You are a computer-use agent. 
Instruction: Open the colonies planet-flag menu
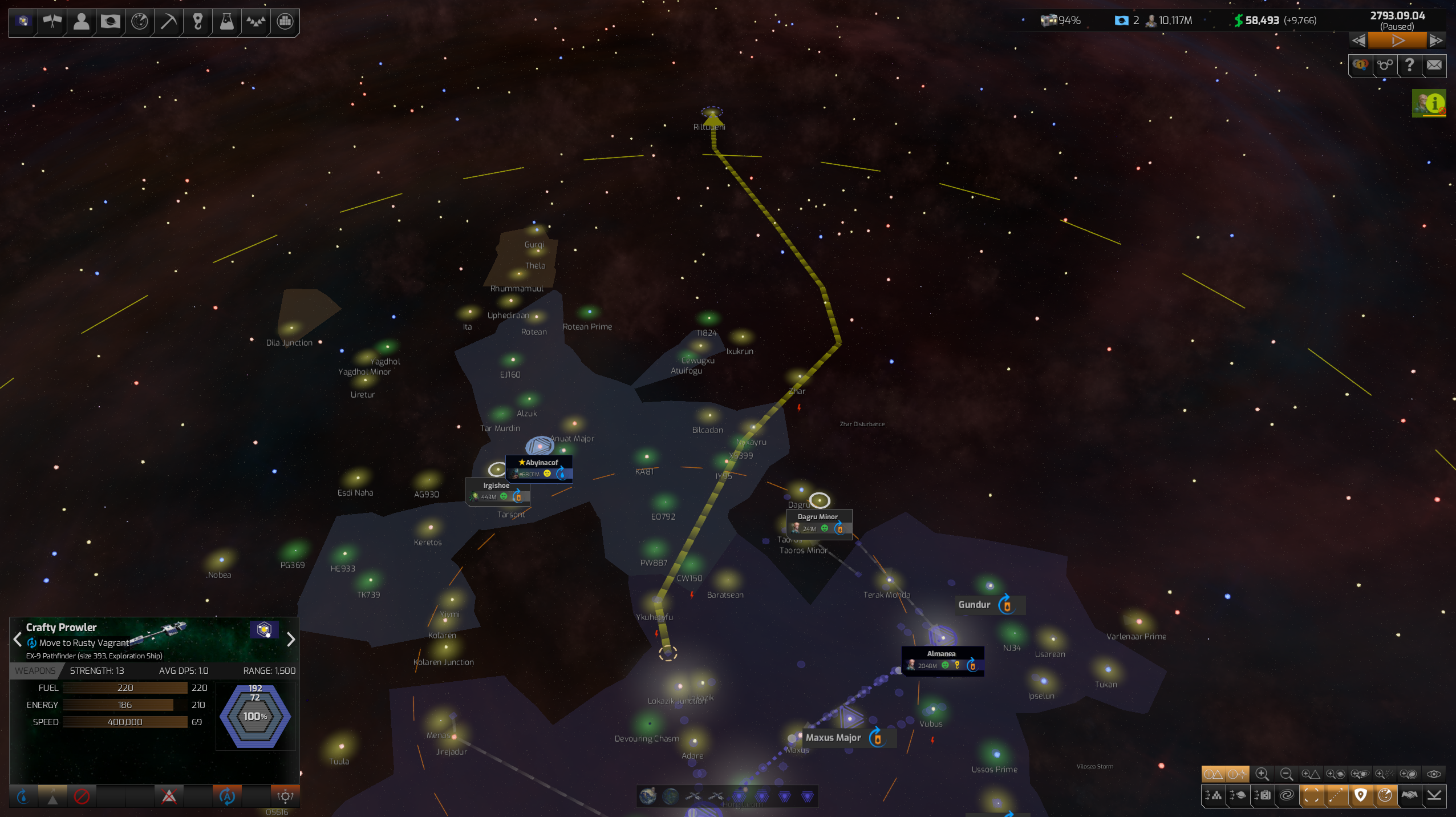coord(110,22)
